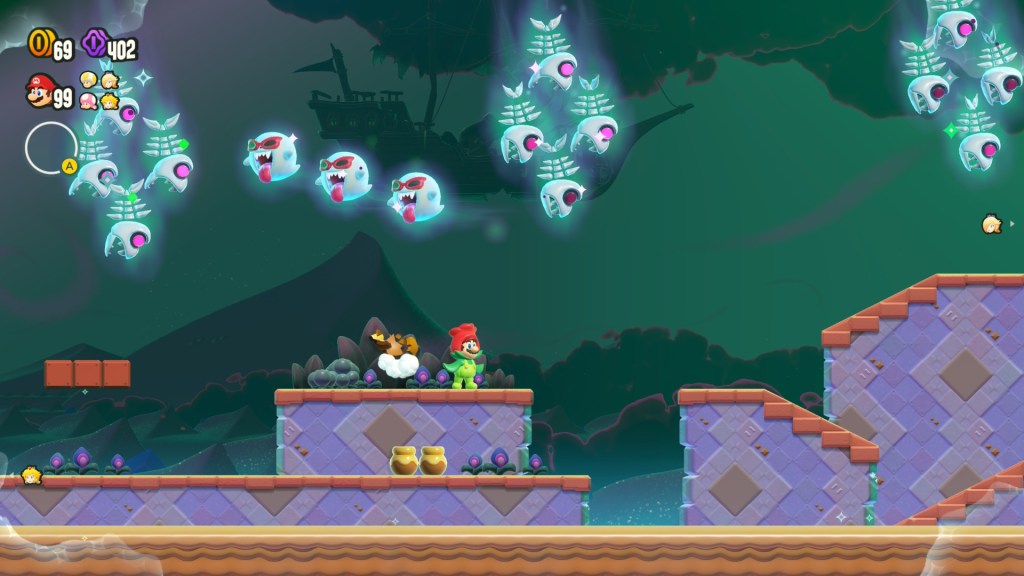1024x576 pixels.
Task: Click the purple flower coin icon
Action: (95, 43)
